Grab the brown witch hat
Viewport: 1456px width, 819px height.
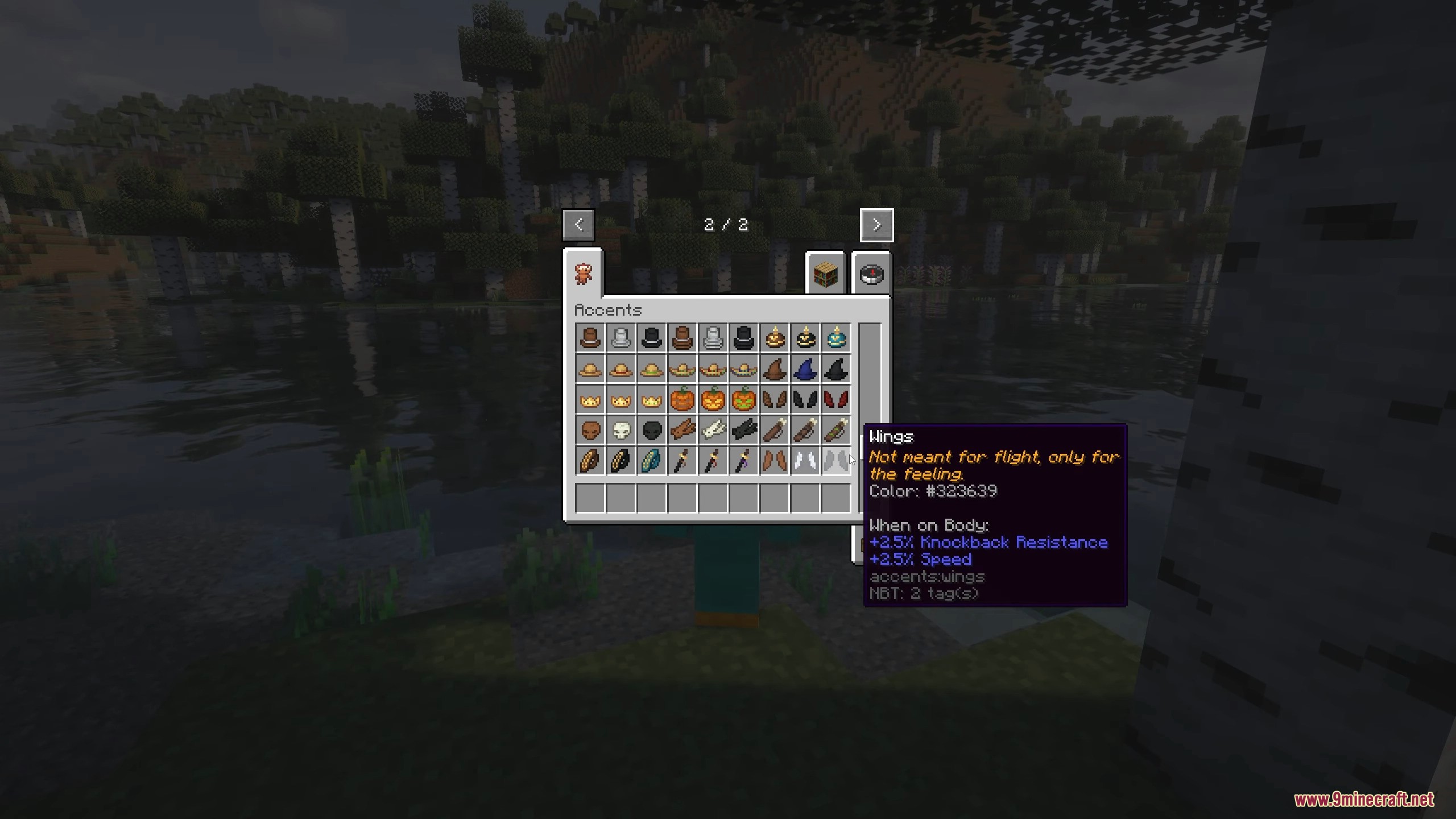point(774,370)
